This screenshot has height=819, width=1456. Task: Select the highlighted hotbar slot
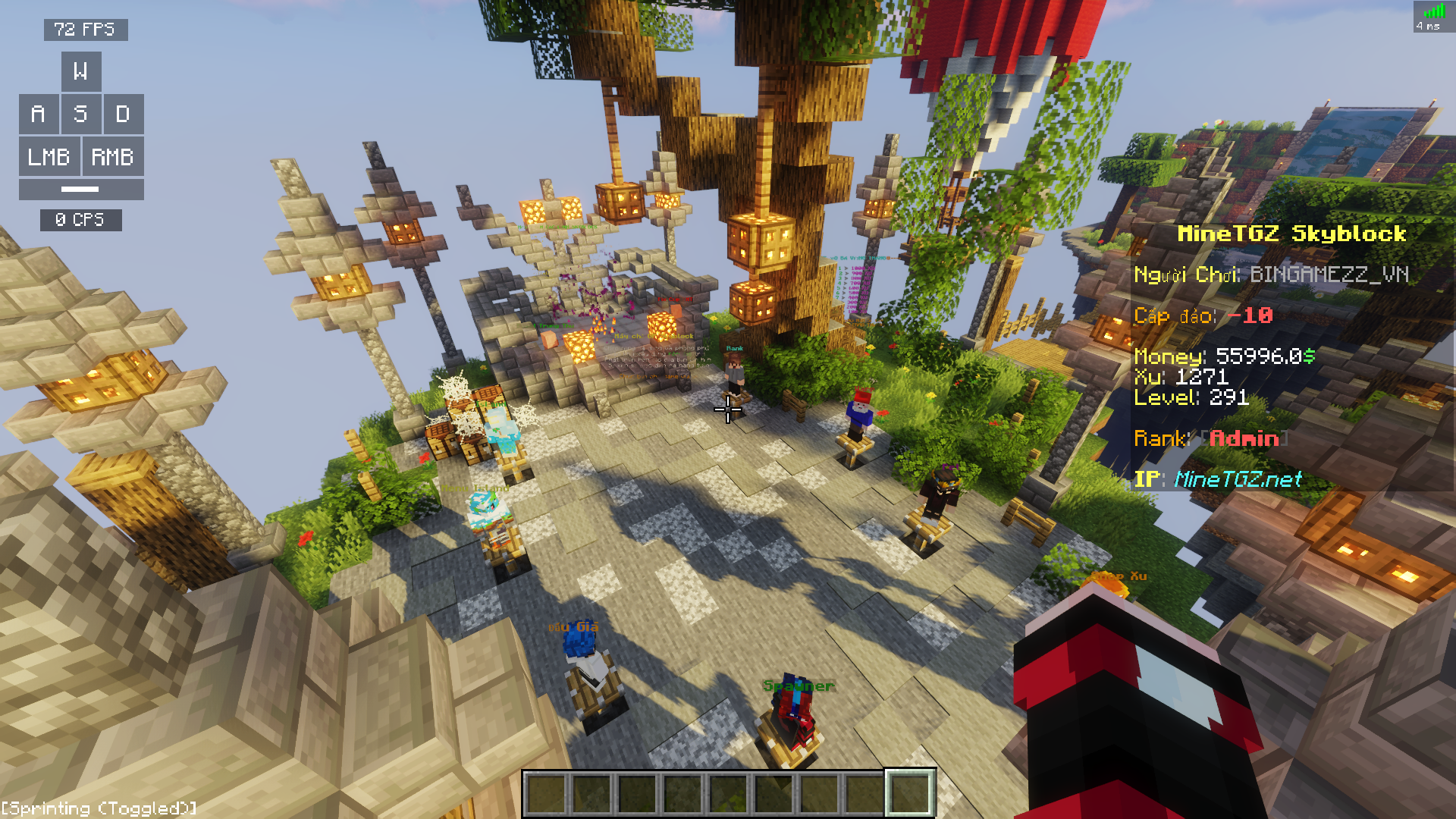pyautogui.click(x=910, y=793)
